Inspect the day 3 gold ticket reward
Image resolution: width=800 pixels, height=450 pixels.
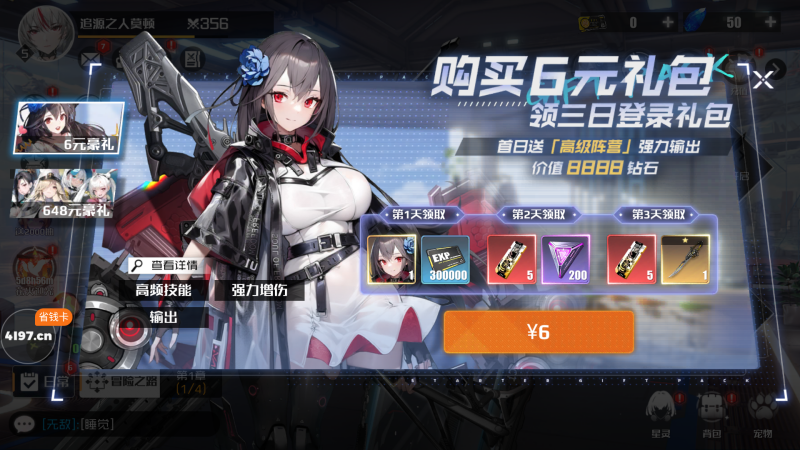[632, 259]
